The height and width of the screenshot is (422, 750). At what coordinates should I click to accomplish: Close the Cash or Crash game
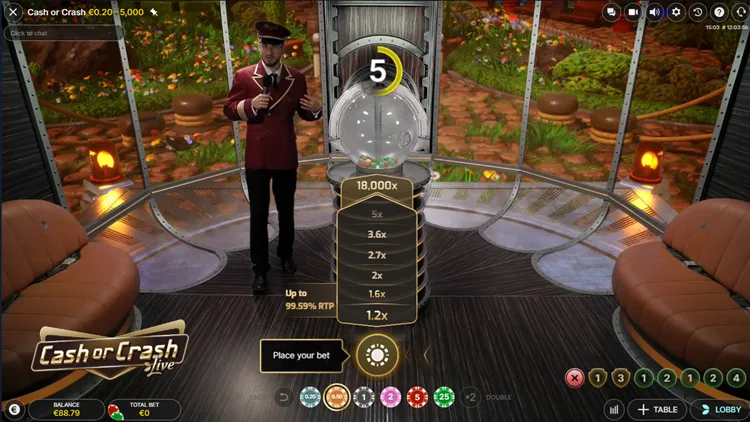[x=13, y=12]
